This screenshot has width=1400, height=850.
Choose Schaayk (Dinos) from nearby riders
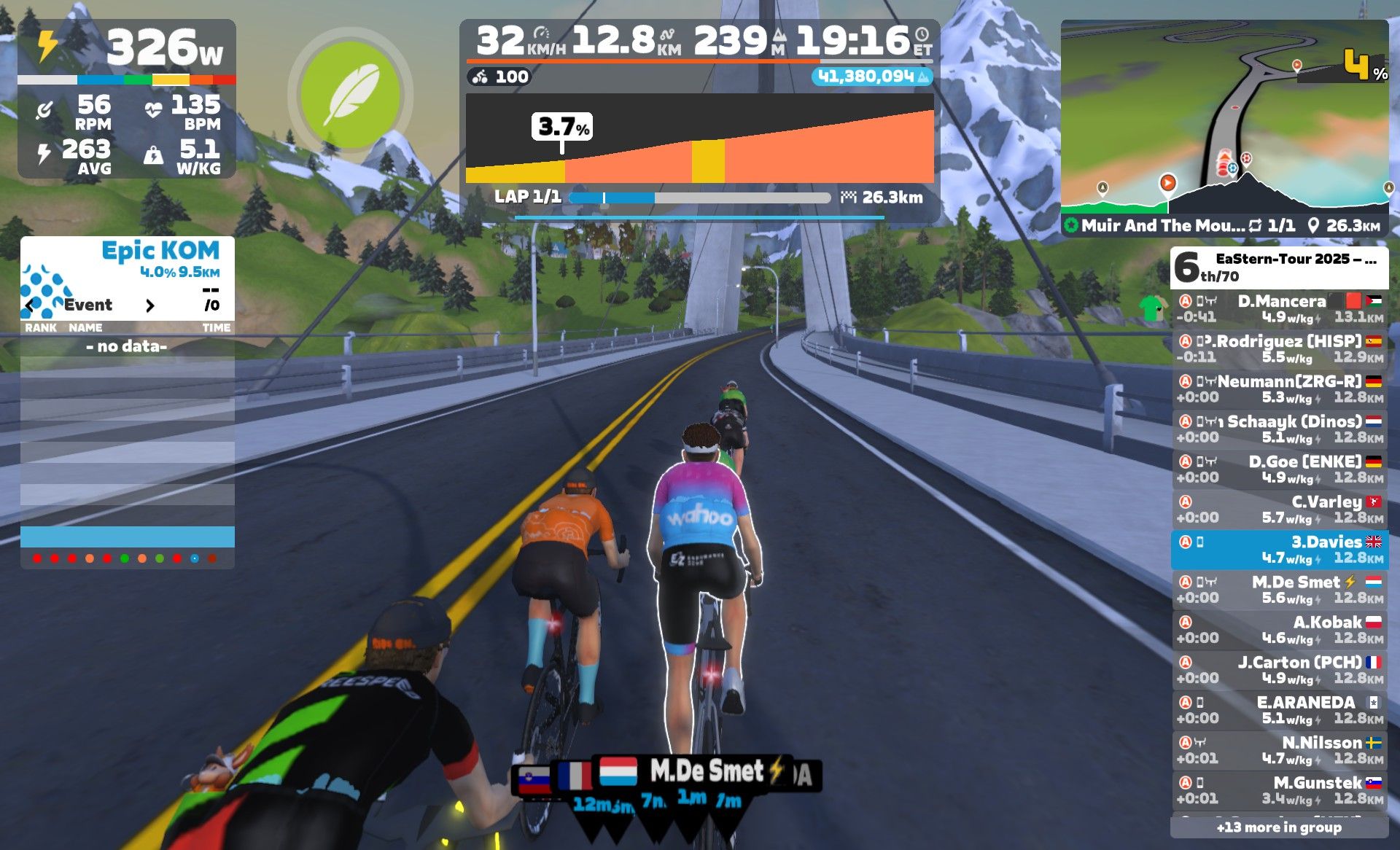pyautogui.click(x=1280, y=429)
